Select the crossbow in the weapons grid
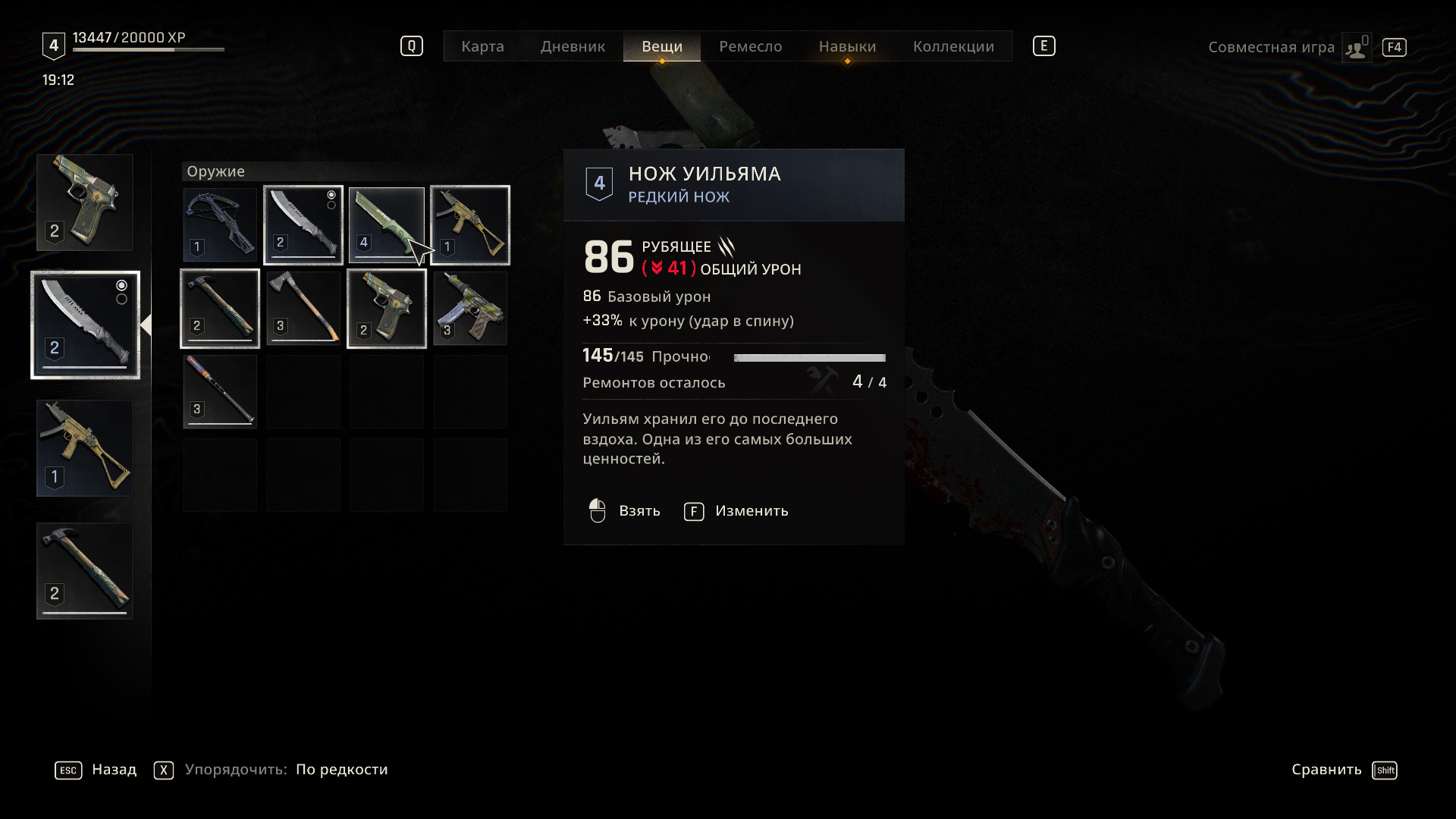This screenshot has width=1456, height=819. 220,225
